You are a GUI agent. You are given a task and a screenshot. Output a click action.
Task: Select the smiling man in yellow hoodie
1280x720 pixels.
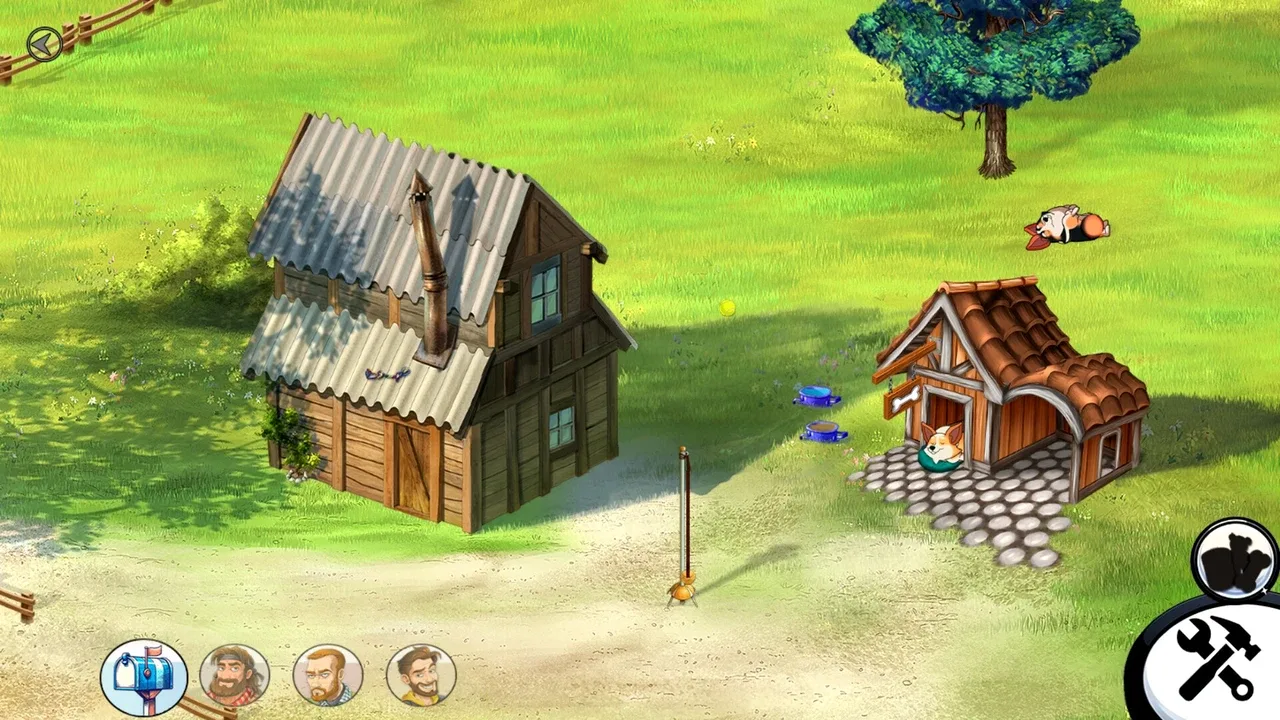tap(421, 677)
